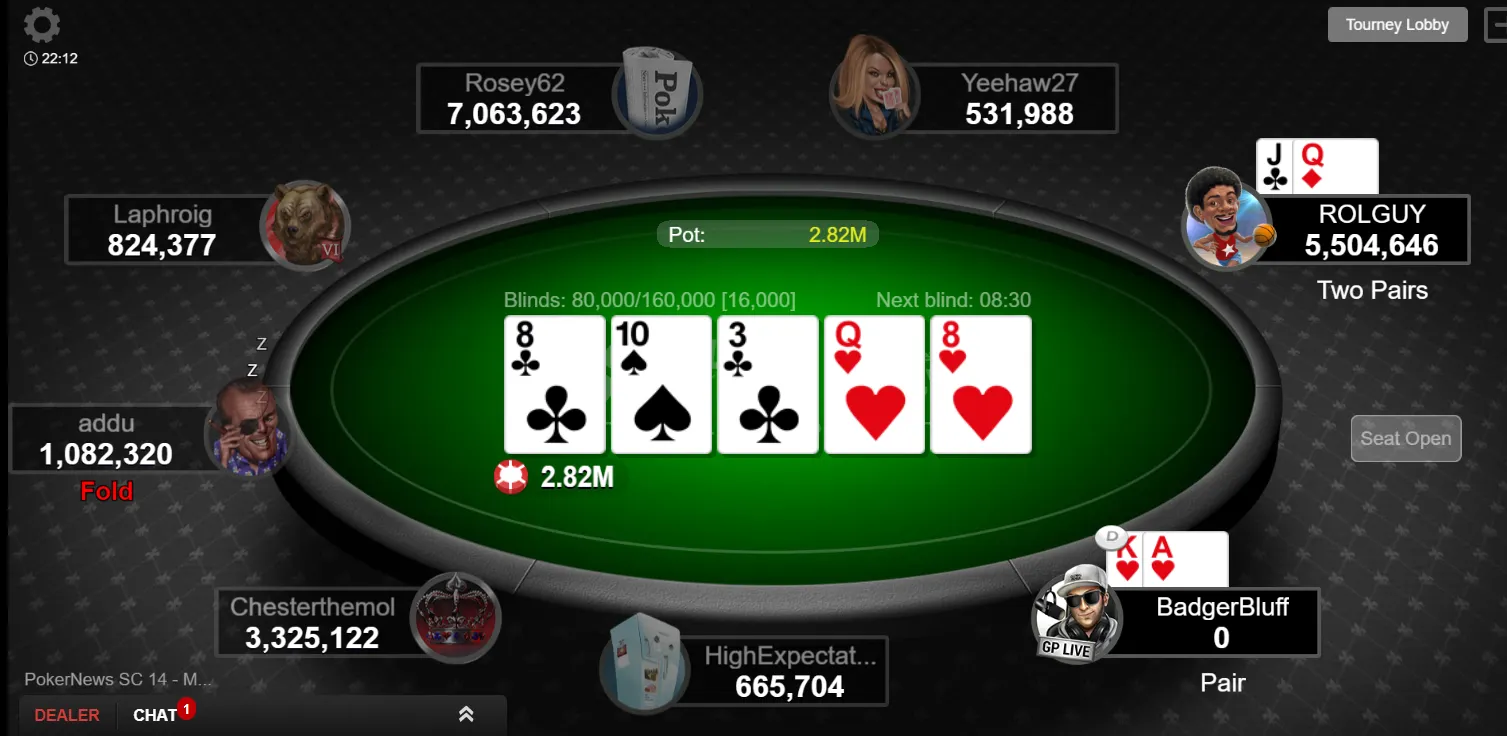This screenshot has width=1507, height=736.
Task: Take the Seat Open spot
Action: pyautogui.click(x=1405, y=439)
